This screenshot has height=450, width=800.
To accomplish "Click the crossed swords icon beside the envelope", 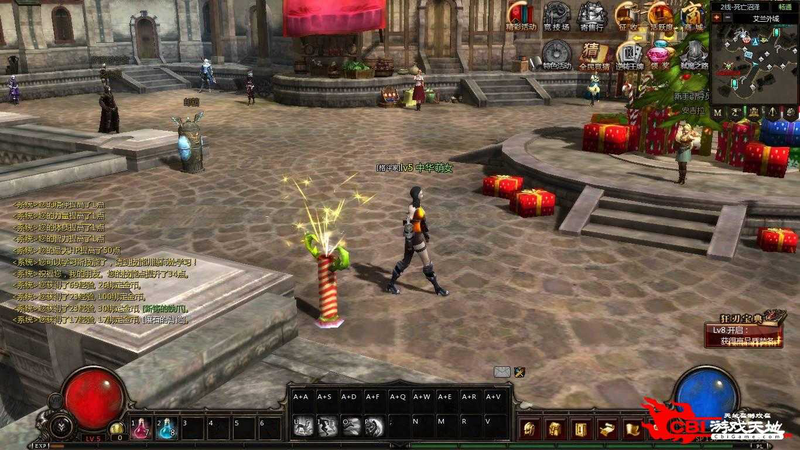I will [520, 372].
